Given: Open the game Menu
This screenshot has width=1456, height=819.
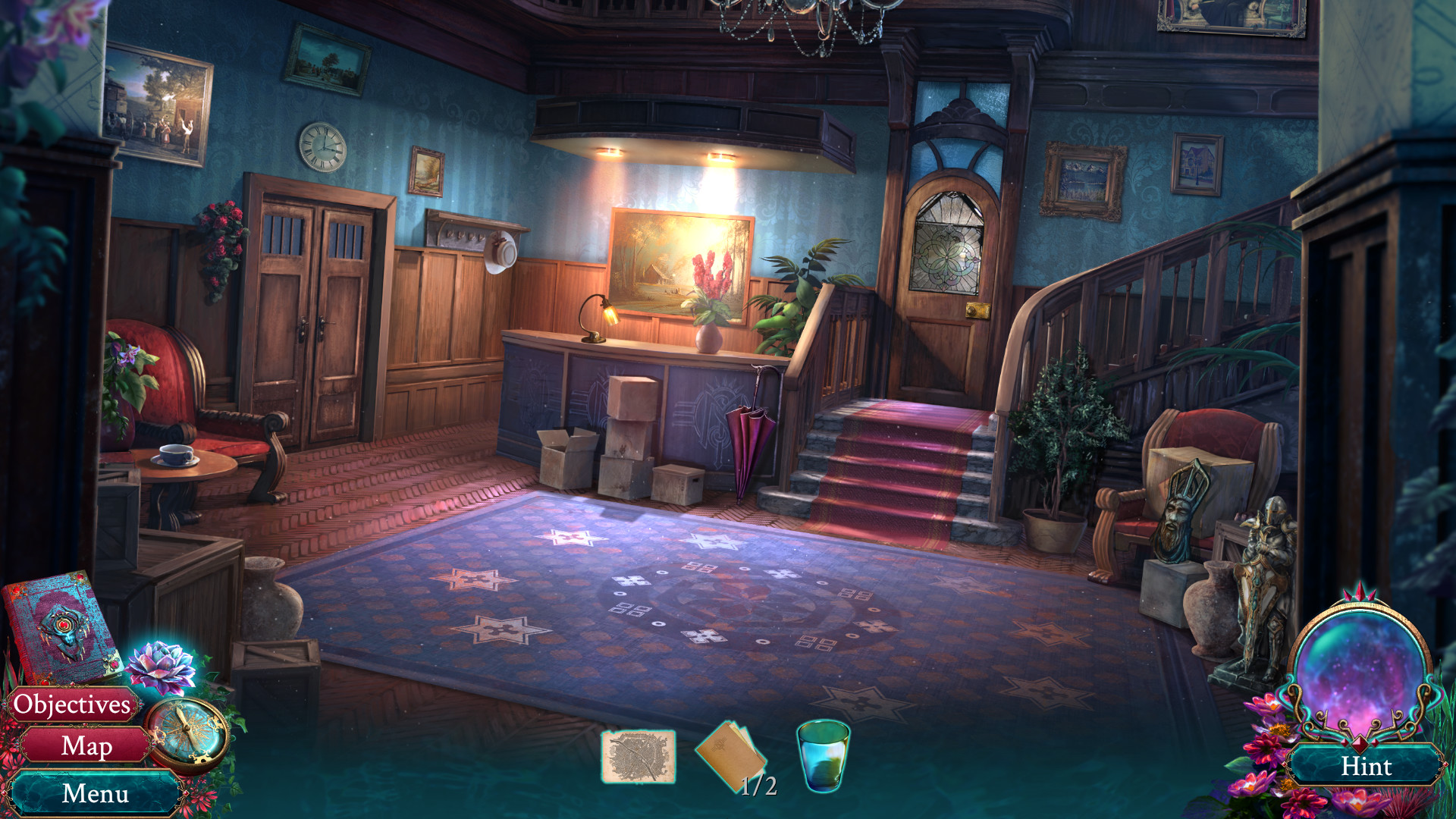Looking at the screenshot, I should click(x=93, y=794).
